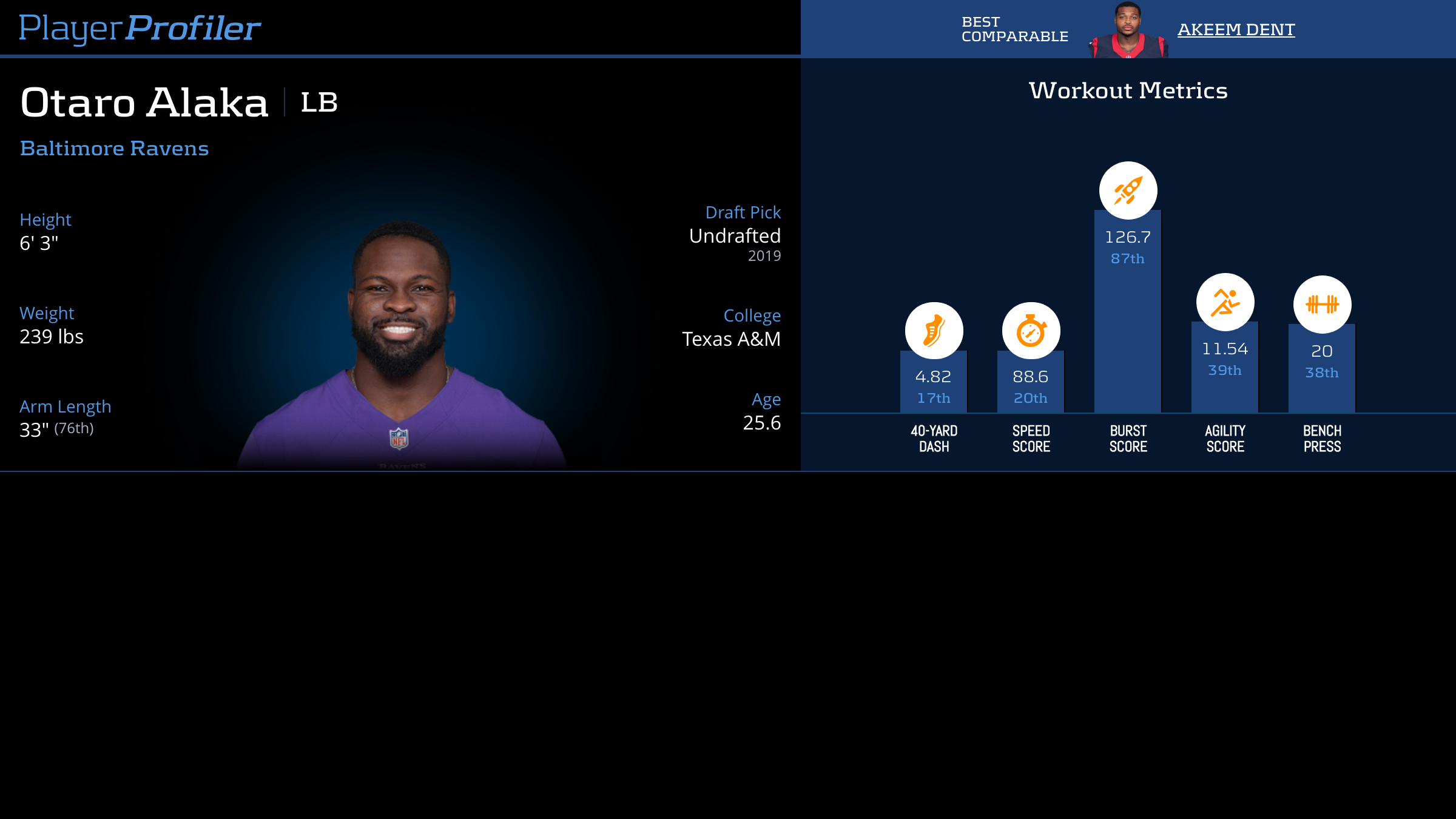Select the Bench Press barbell icon
1456x819 pixels.
(x=1322, y=304)
